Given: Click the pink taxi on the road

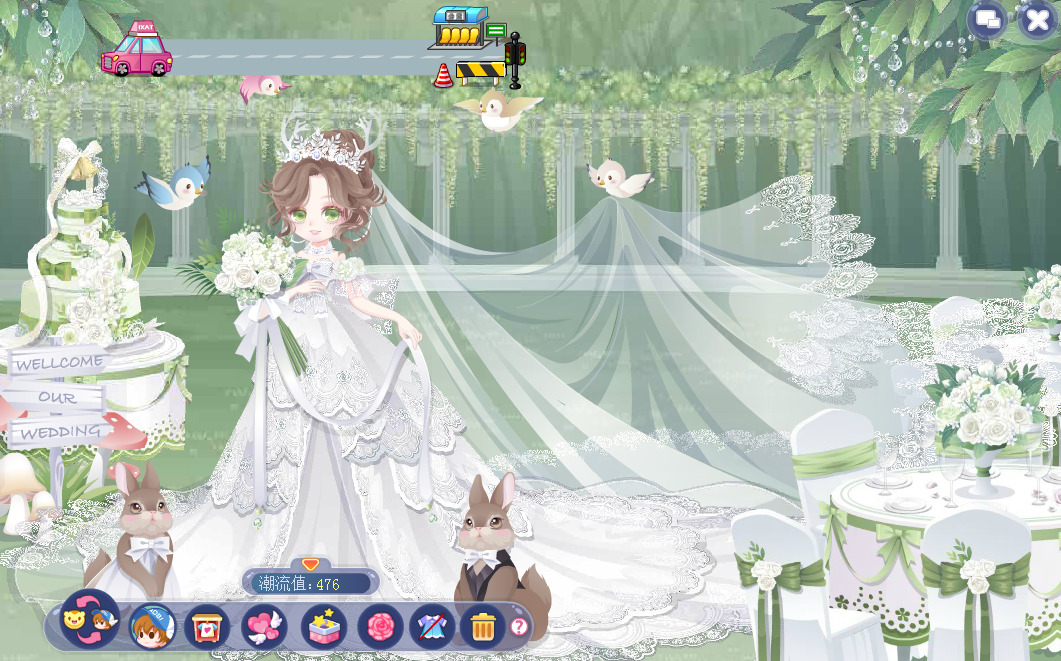Looking at the screenshot, I should (x=137, y=51).
